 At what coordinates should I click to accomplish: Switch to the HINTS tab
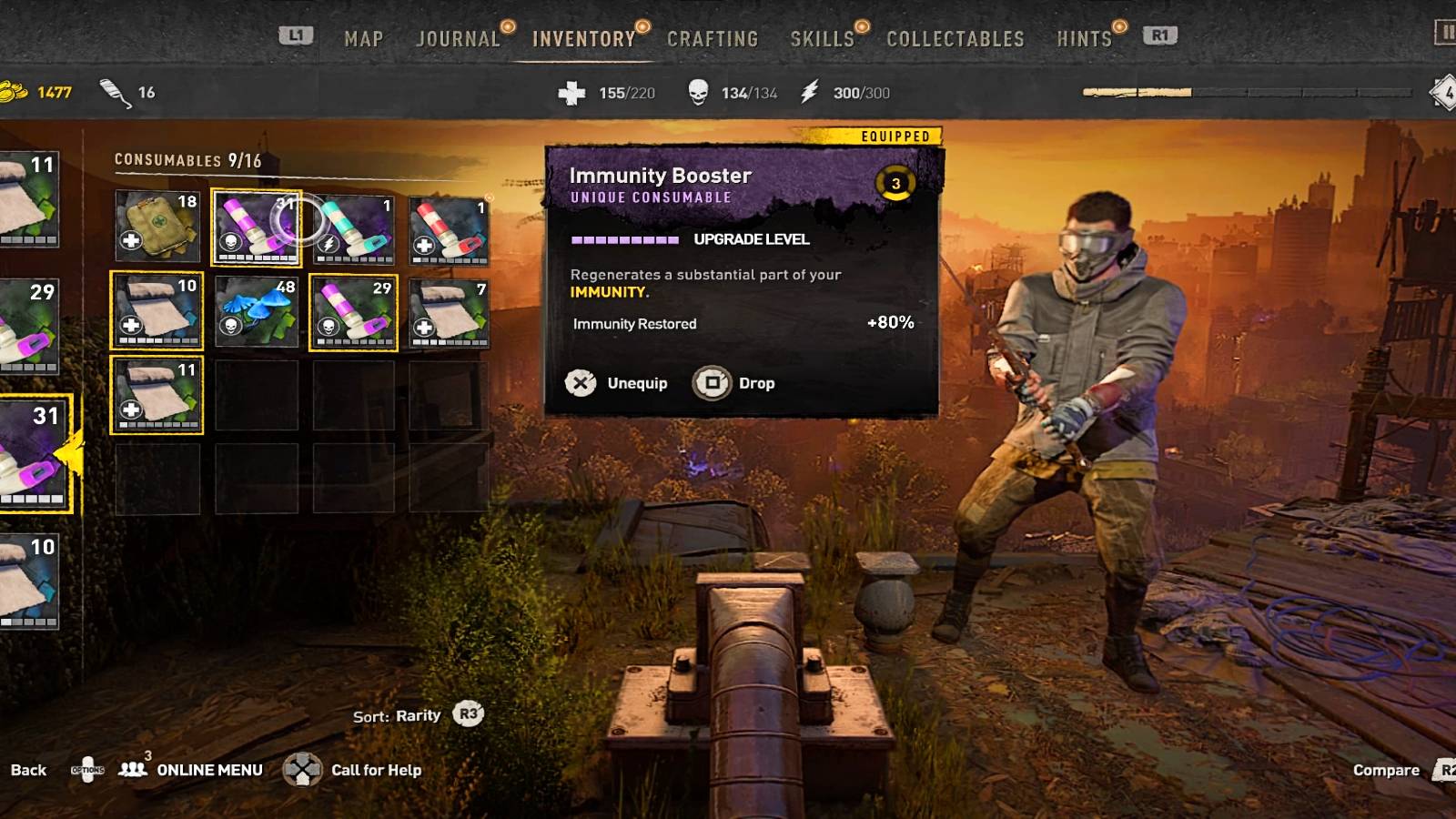1084,39
